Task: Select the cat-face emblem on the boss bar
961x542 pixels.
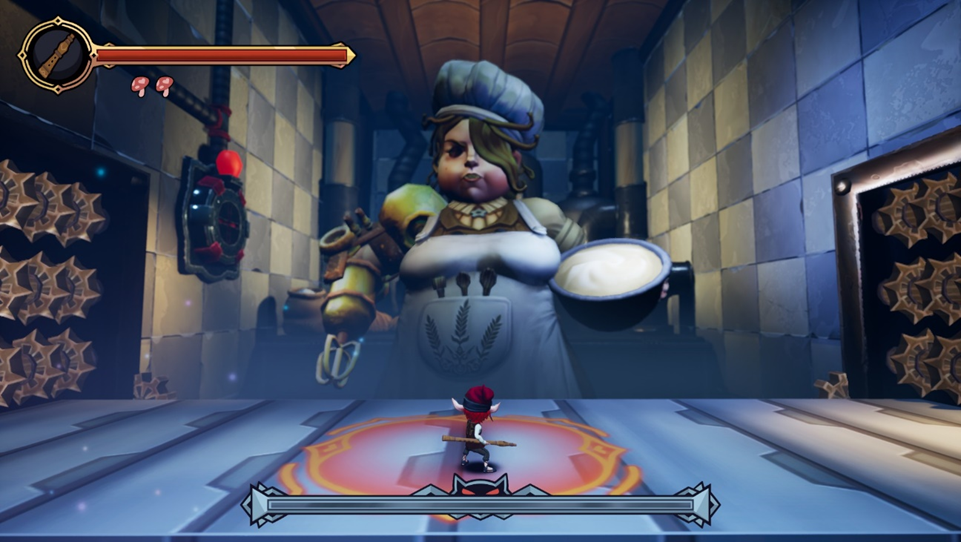Action: [x=479, y=488]
